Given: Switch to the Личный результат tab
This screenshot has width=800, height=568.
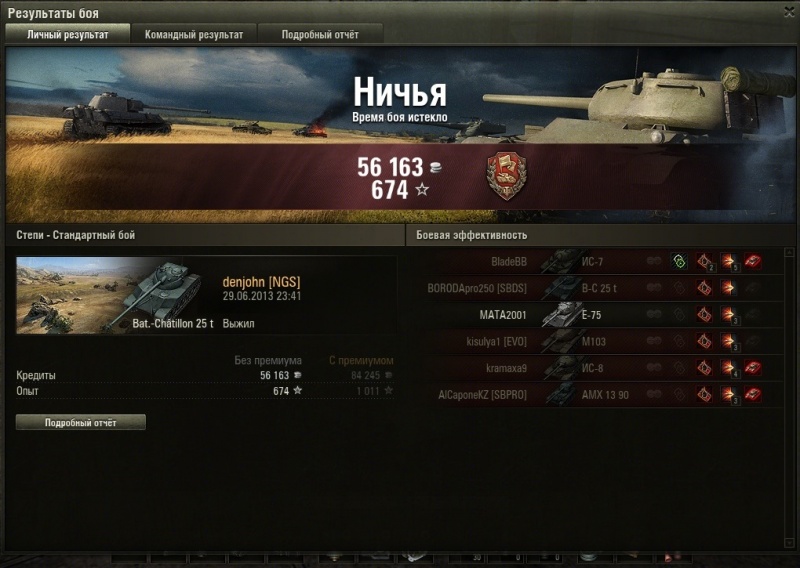Looking at the screenshot, I should (68, 34).
